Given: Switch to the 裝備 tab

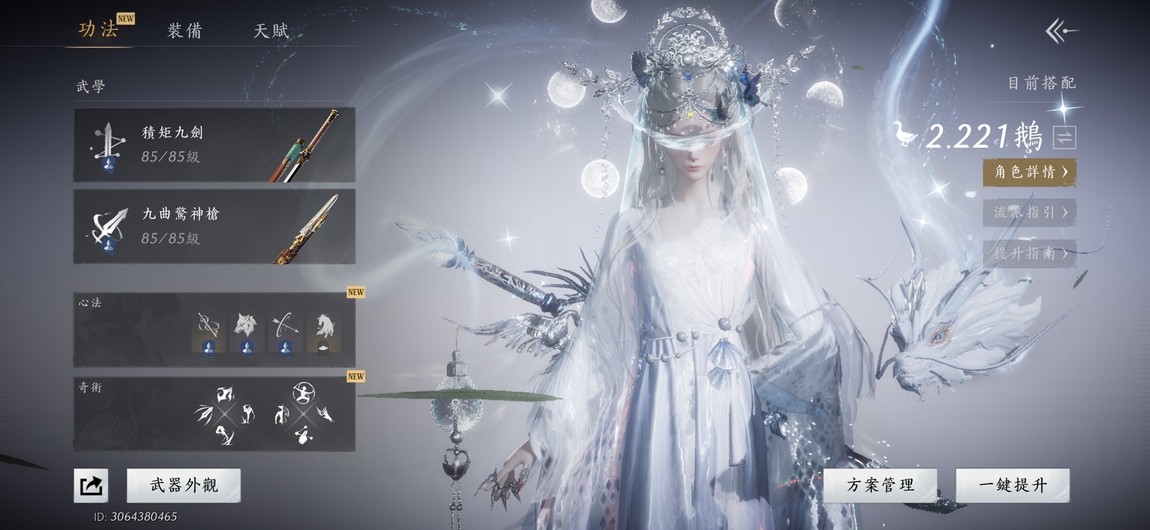Looking at the screenshot, I should (184, 30).
